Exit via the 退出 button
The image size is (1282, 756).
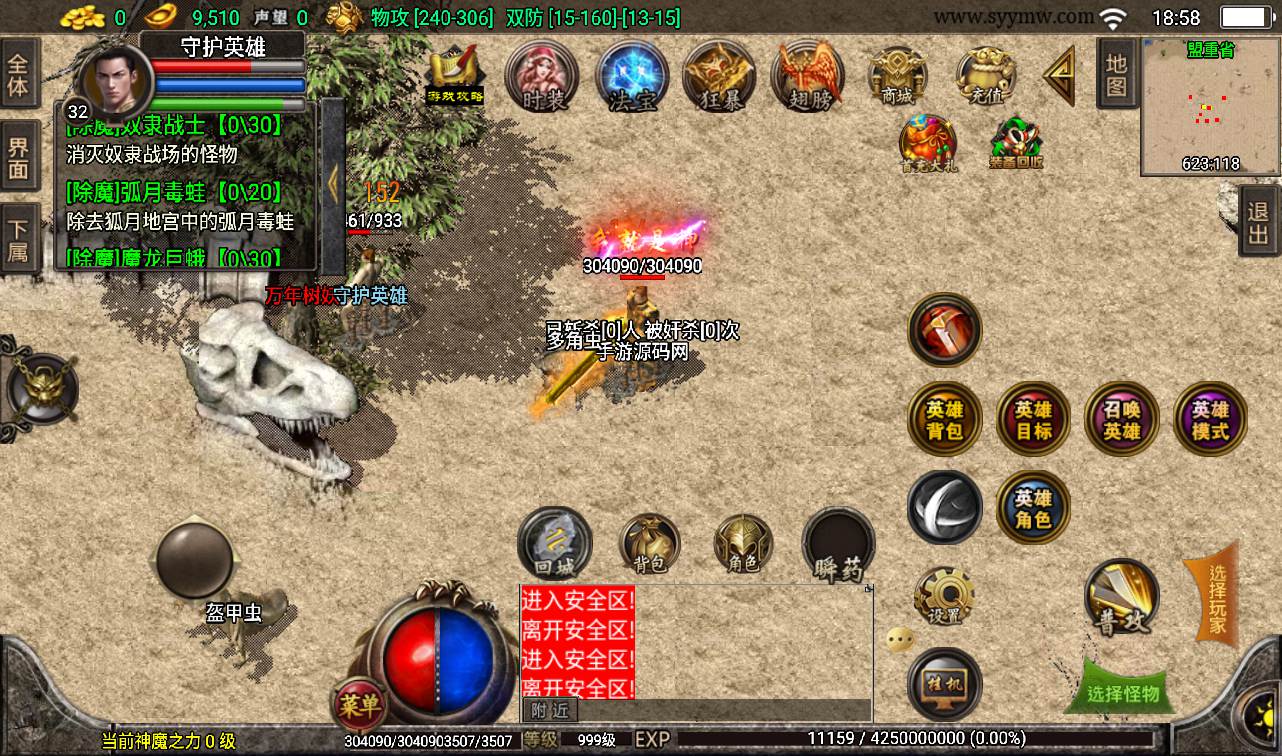tap(1259, 220)
